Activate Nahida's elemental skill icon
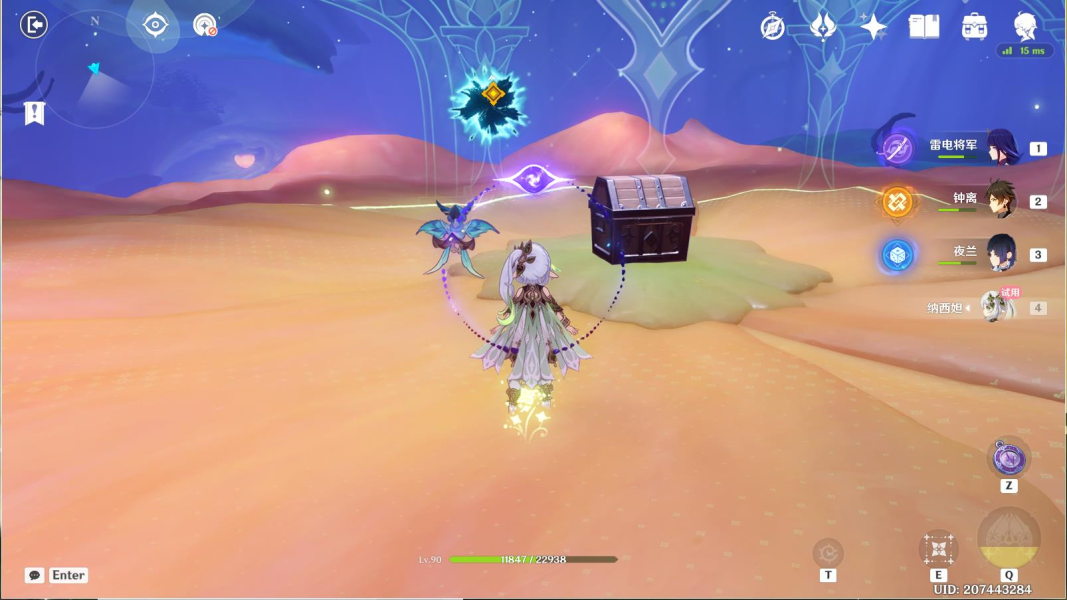Image resolution: width=1067 pixels, height=600 pixels. tap(938, 548)
